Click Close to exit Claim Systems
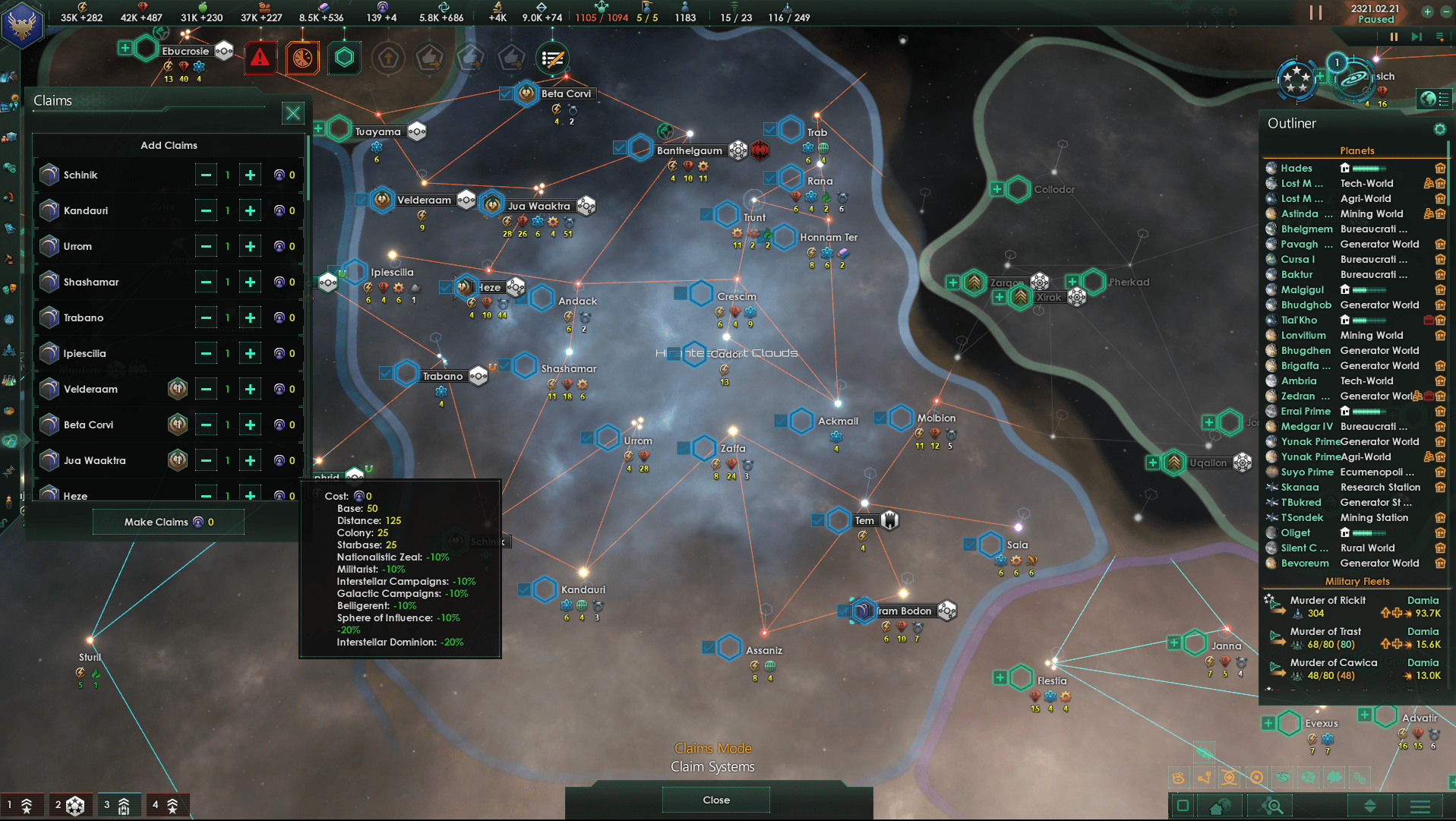The image size is (1456, 821). 715,799
